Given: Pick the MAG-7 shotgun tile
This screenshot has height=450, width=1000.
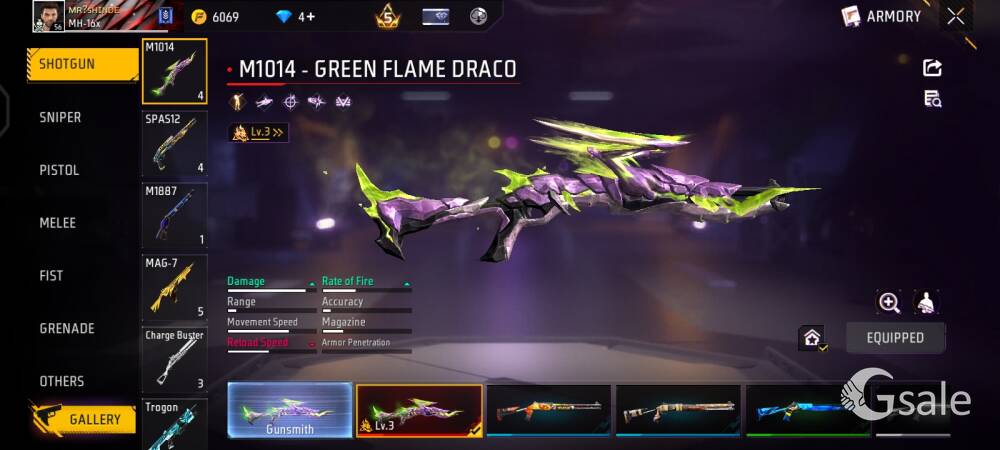Looking at the screenshot, I should click(175, 287).
